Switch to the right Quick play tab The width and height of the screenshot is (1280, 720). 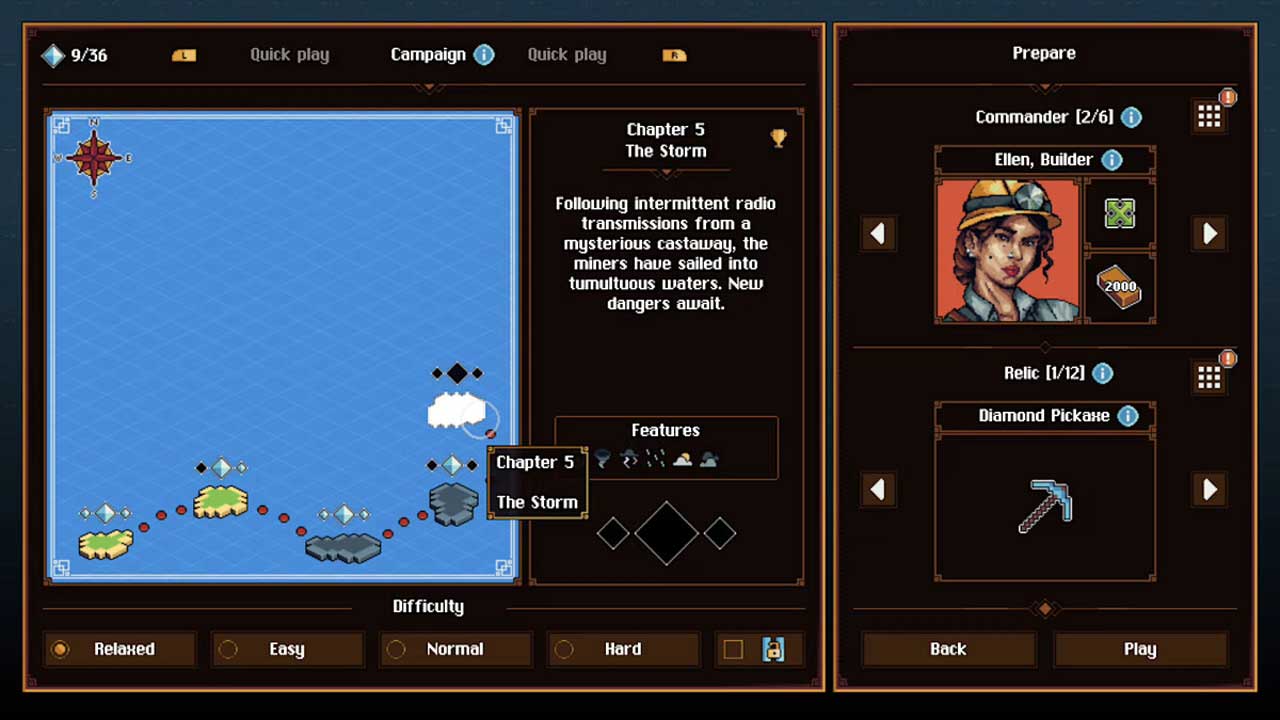567,55
